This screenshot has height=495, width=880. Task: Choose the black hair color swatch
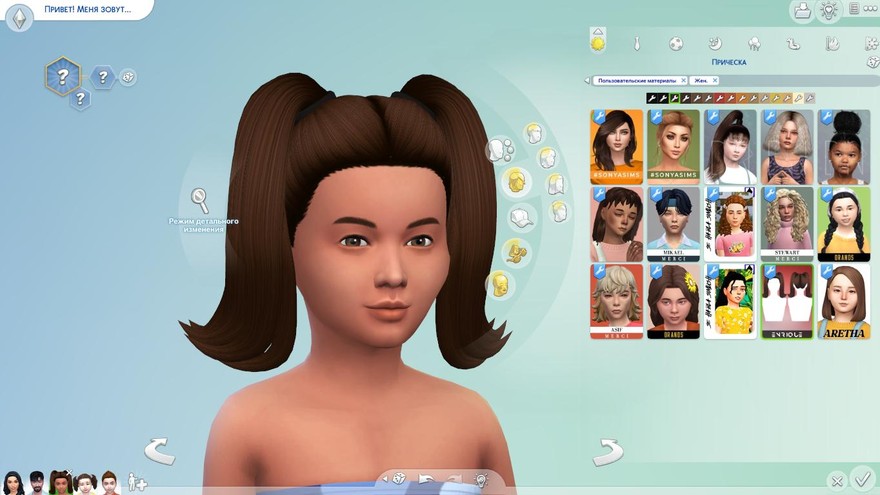coord(652,98)
